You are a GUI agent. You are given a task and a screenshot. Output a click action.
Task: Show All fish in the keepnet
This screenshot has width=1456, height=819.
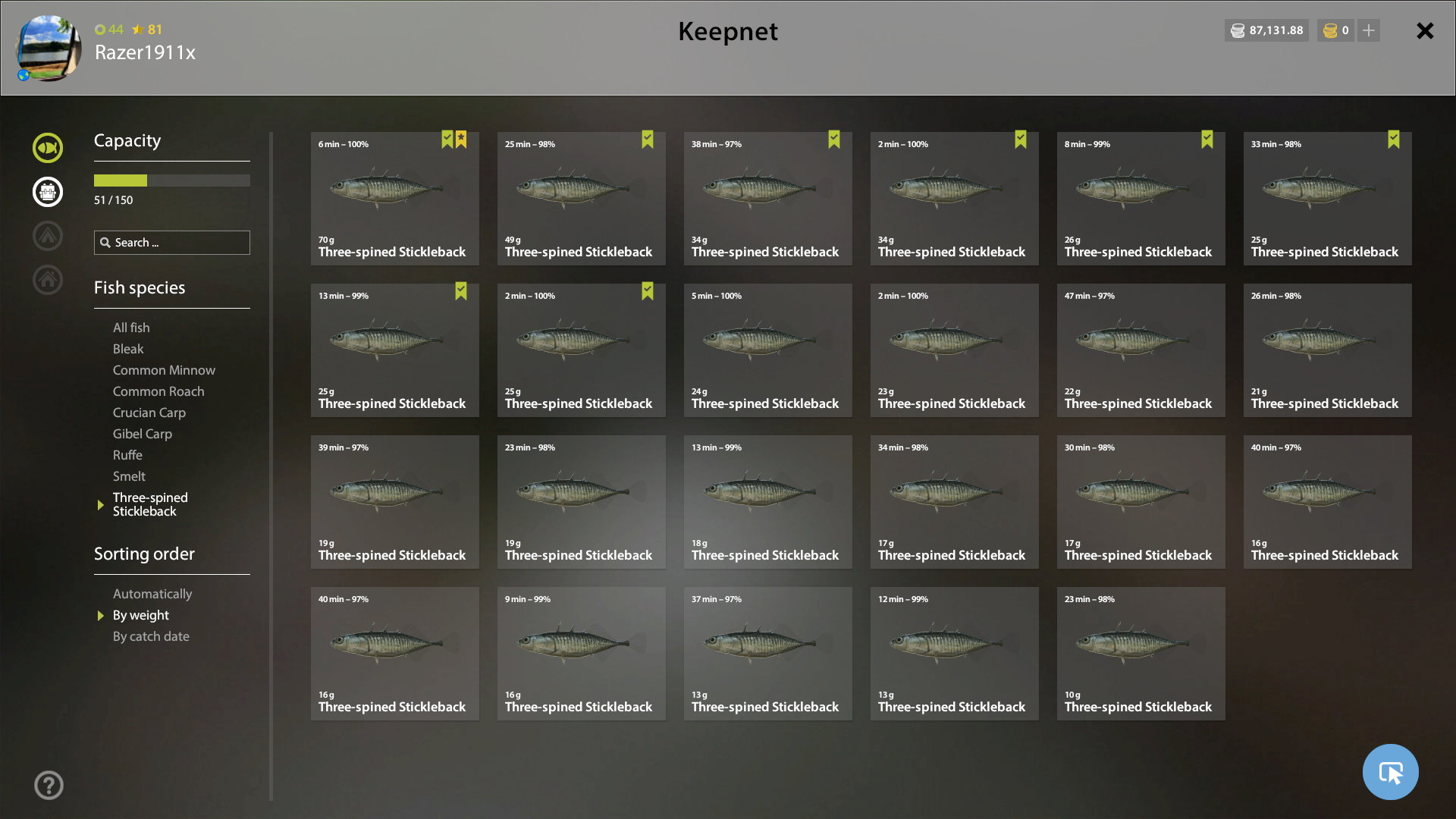(x=131, y=328)
